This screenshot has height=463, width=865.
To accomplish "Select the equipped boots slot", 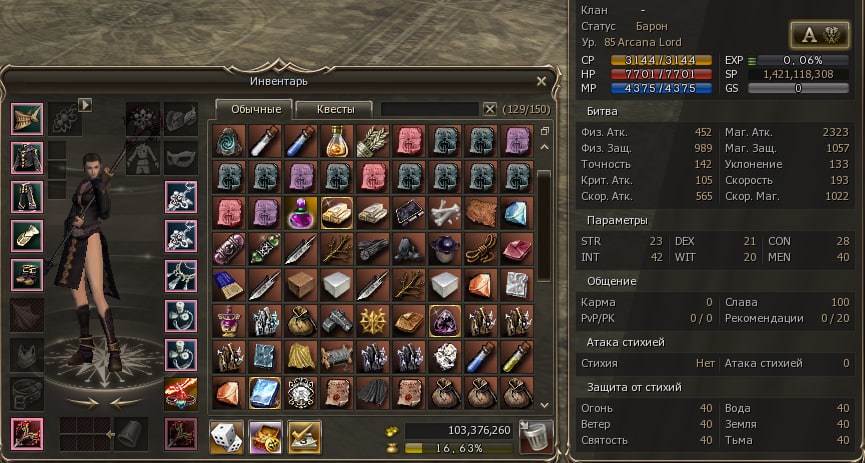I will coord(26,273).
